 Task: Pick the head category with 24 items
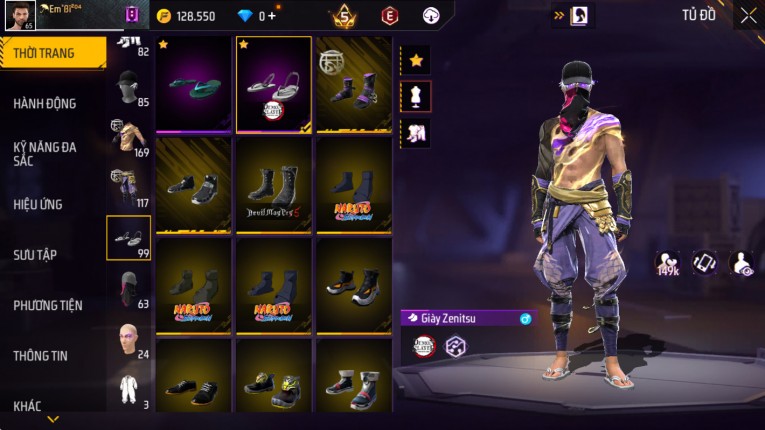point(127,339)
